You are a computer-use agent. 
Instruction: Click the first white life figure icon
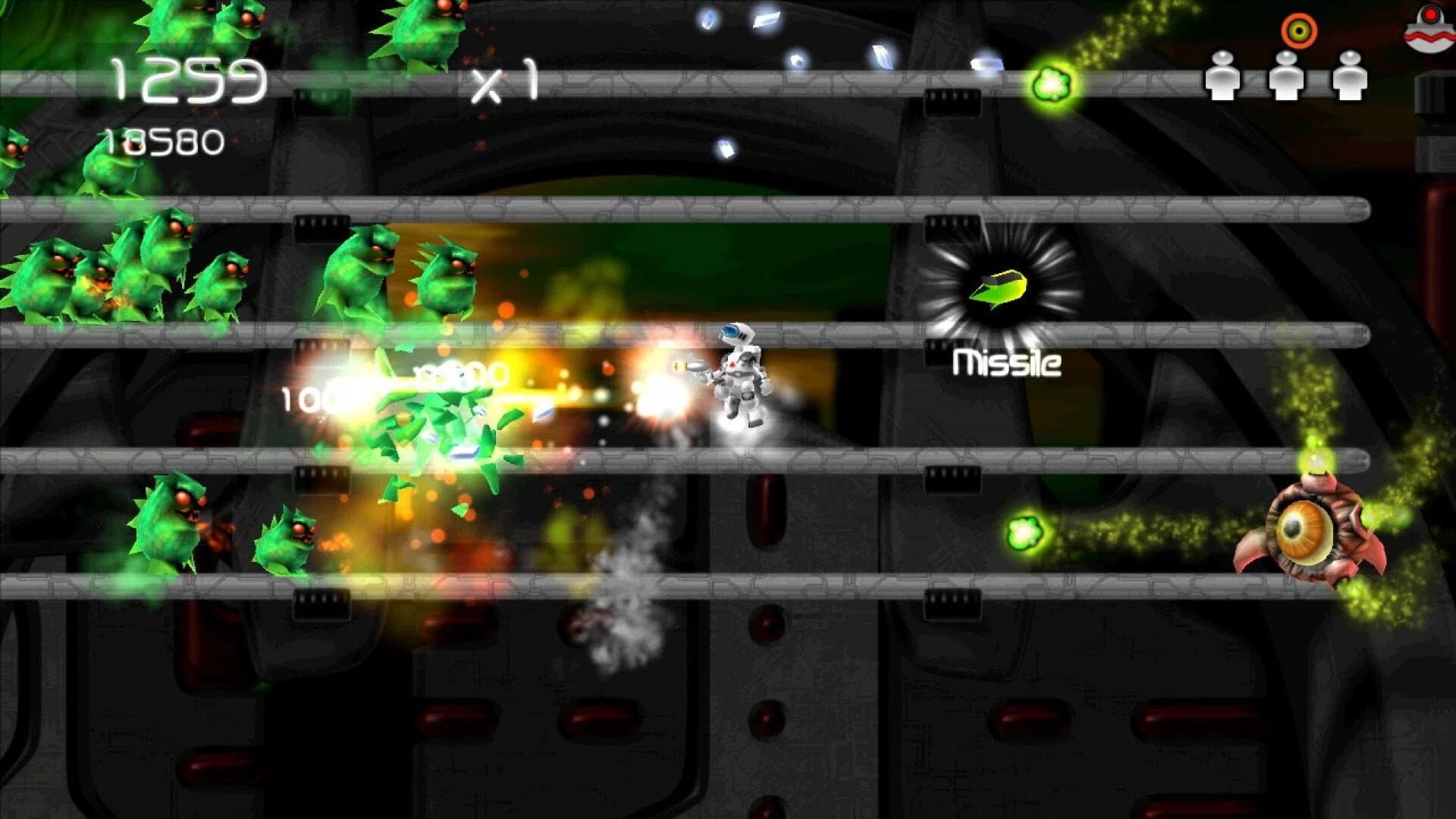click(1223, 74)
